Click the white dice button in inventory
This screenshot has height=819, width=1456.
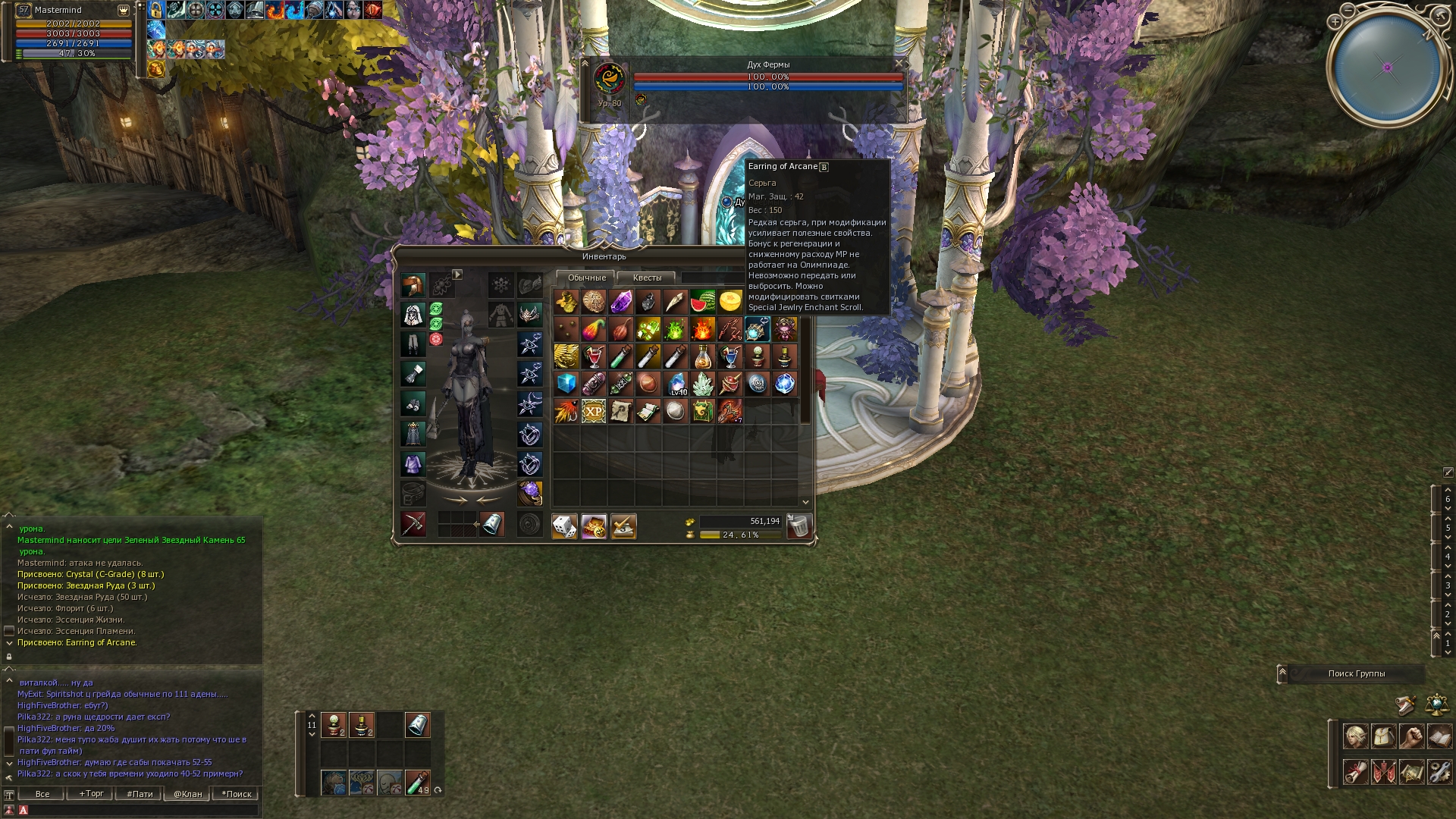564,526
